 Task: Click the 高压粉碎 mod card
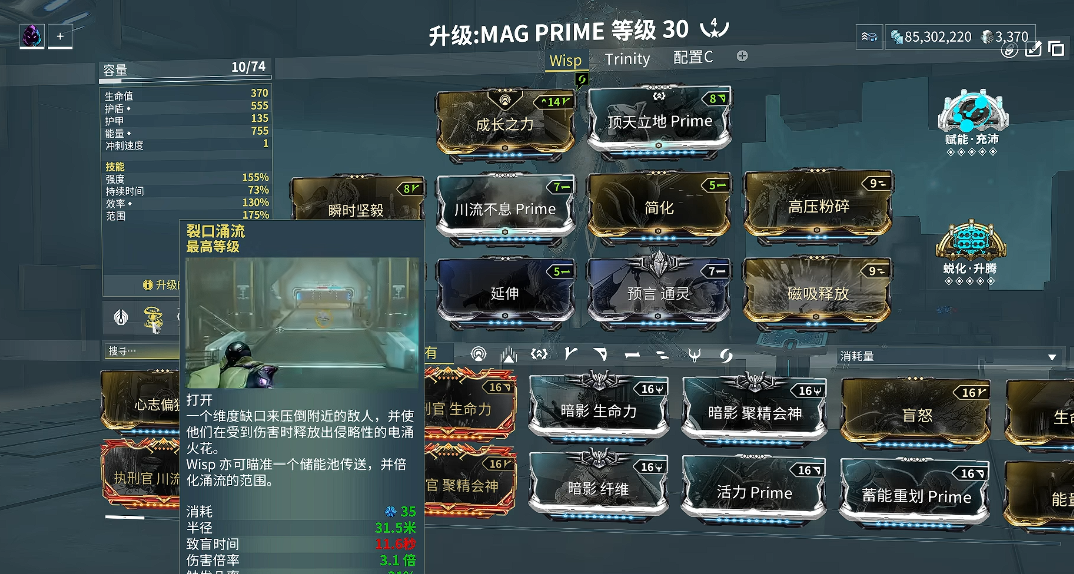tap(818, 206)
